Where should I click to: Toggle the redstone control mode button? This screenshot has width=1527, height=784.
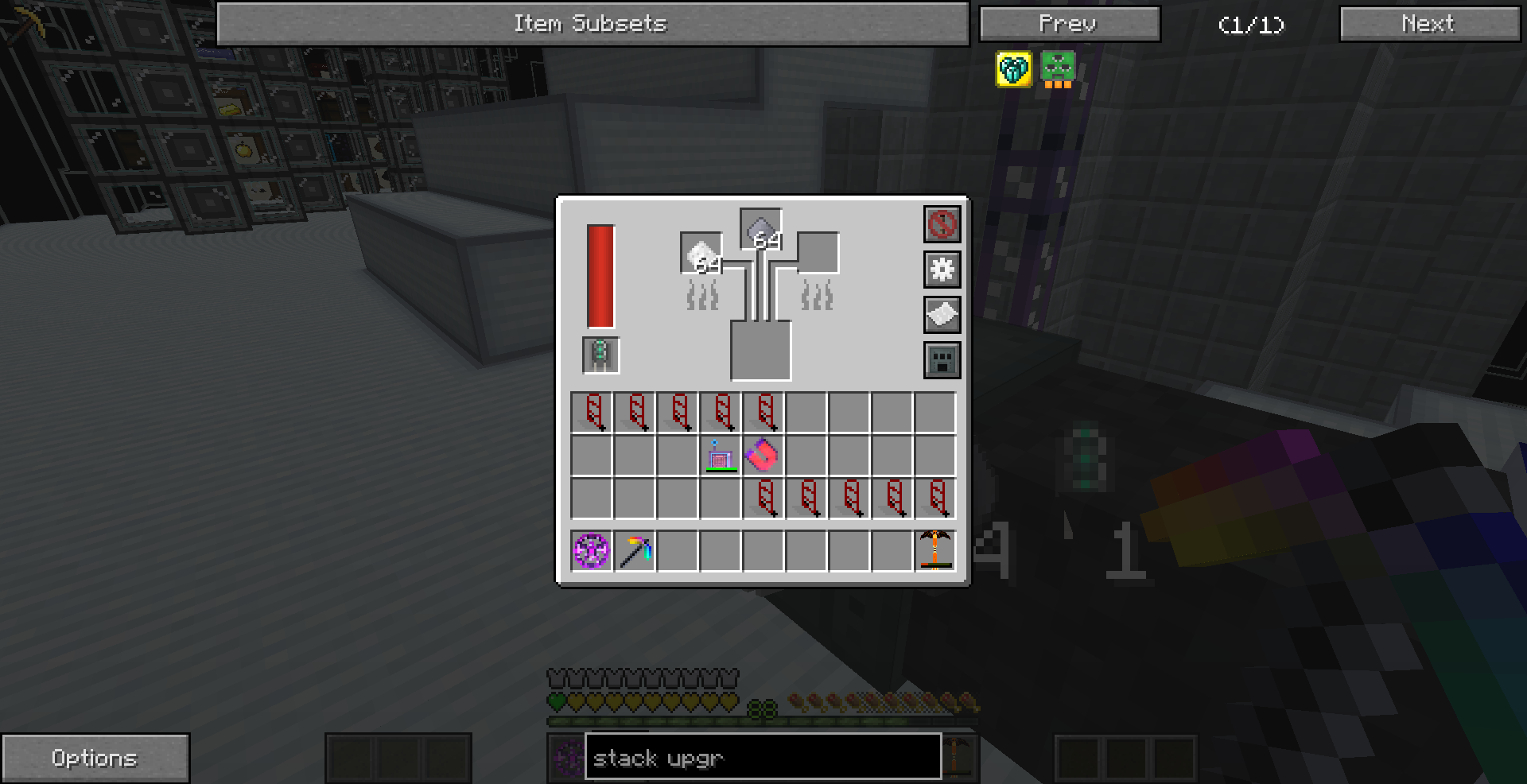tap(942, 225)
